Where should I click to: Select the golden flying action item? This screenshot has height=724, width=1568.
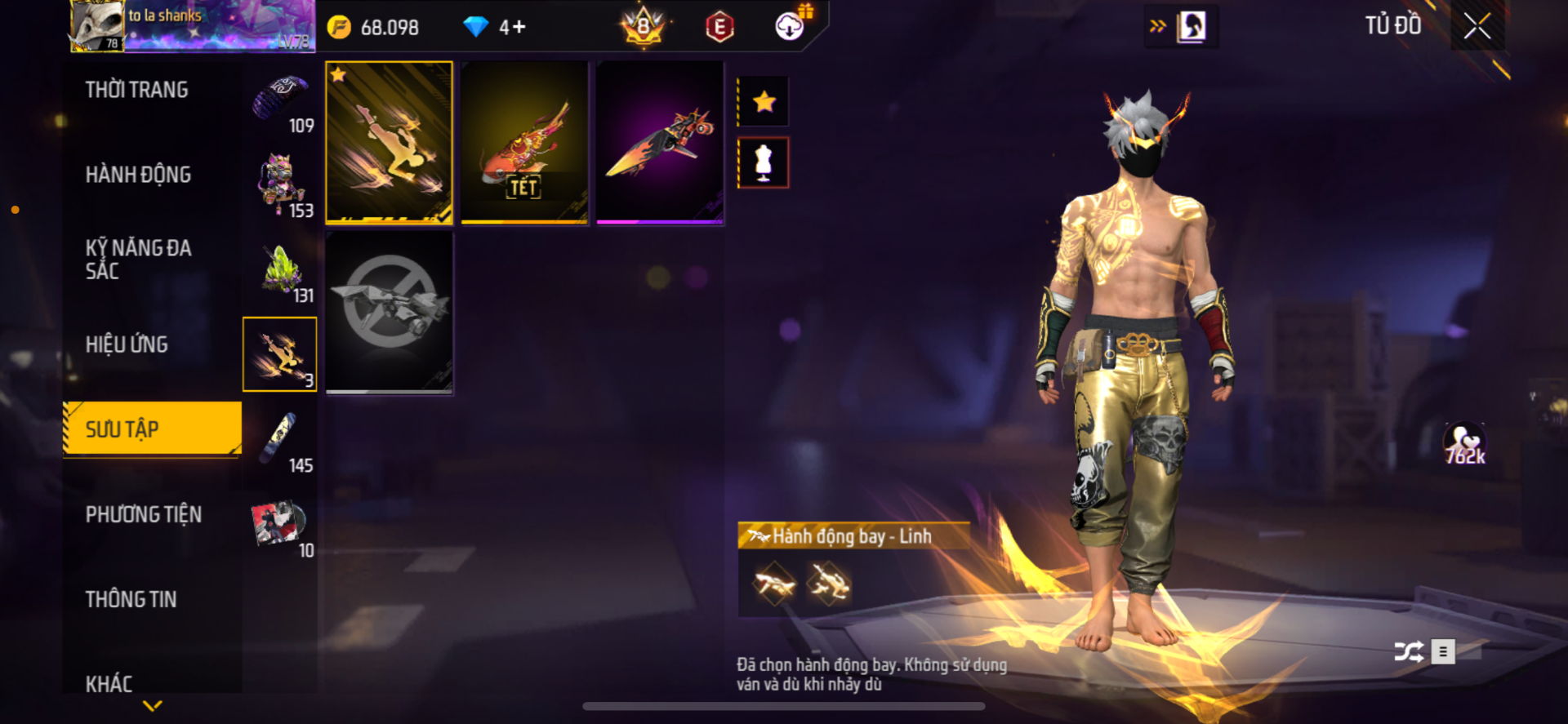389,142
